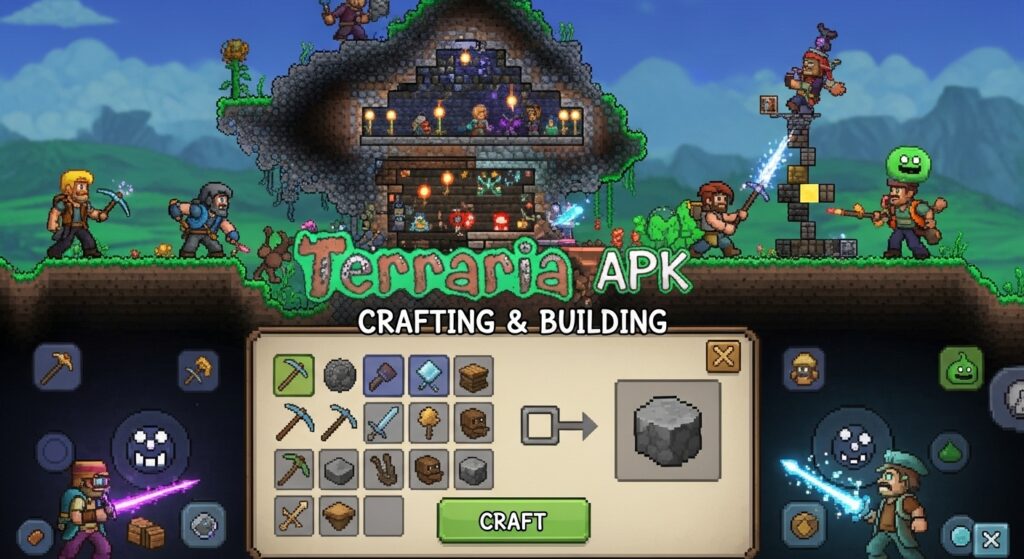Close the crafting panel with the X

[722, 356]
